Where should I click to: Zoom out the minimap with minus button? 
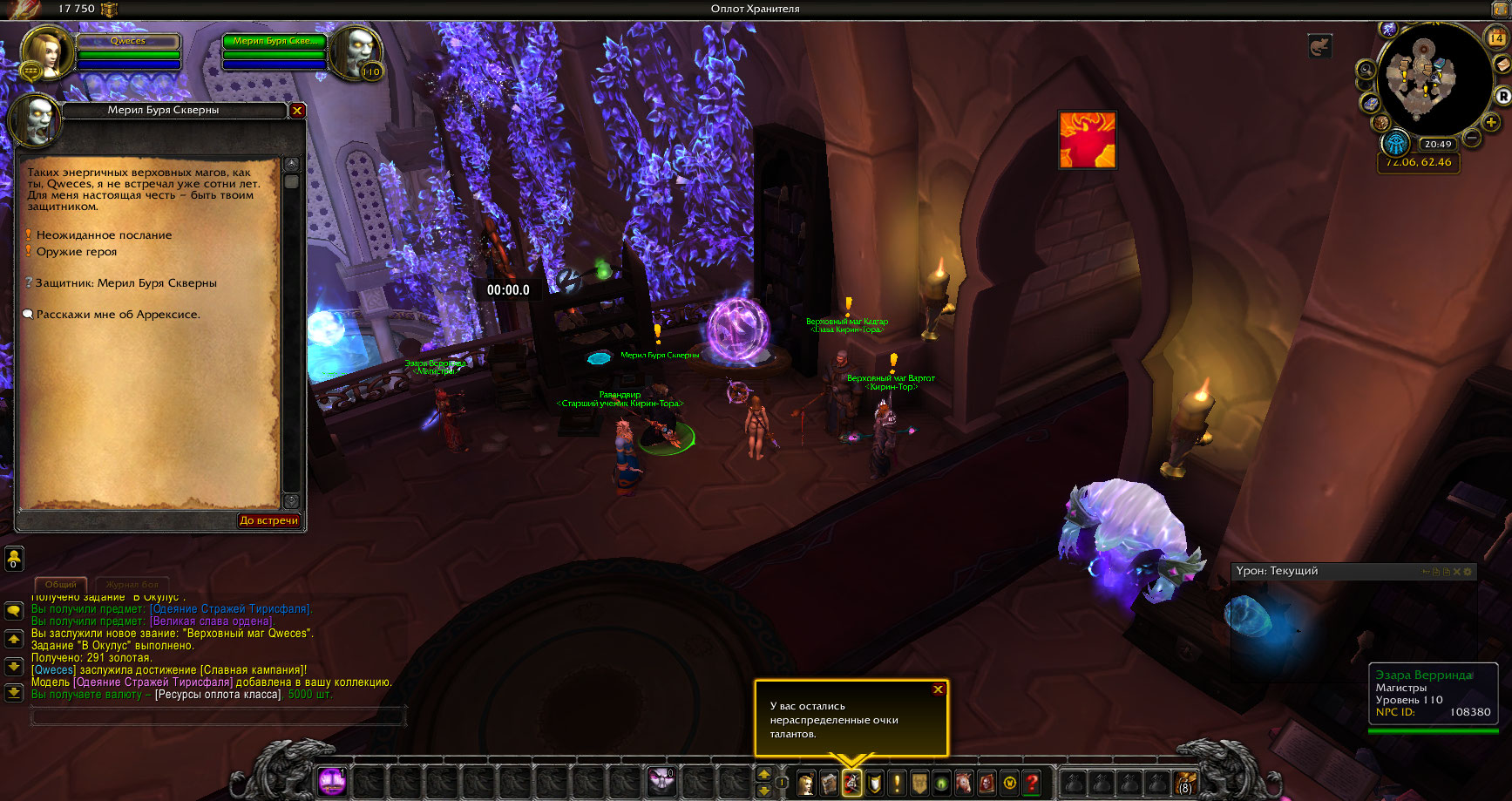pyautogui.click(x=1472, y=138)
